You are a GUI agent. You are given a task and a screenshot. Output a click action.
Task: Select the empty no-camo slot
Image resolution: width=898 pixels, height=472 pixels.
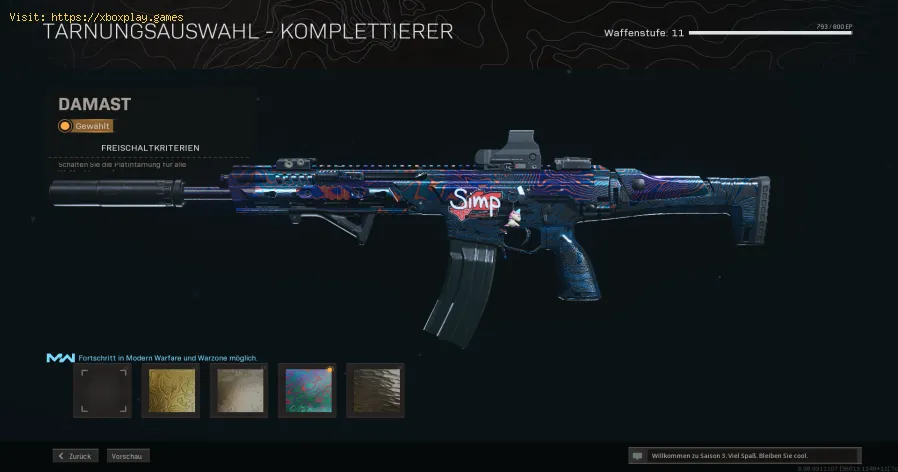point(102,390)
